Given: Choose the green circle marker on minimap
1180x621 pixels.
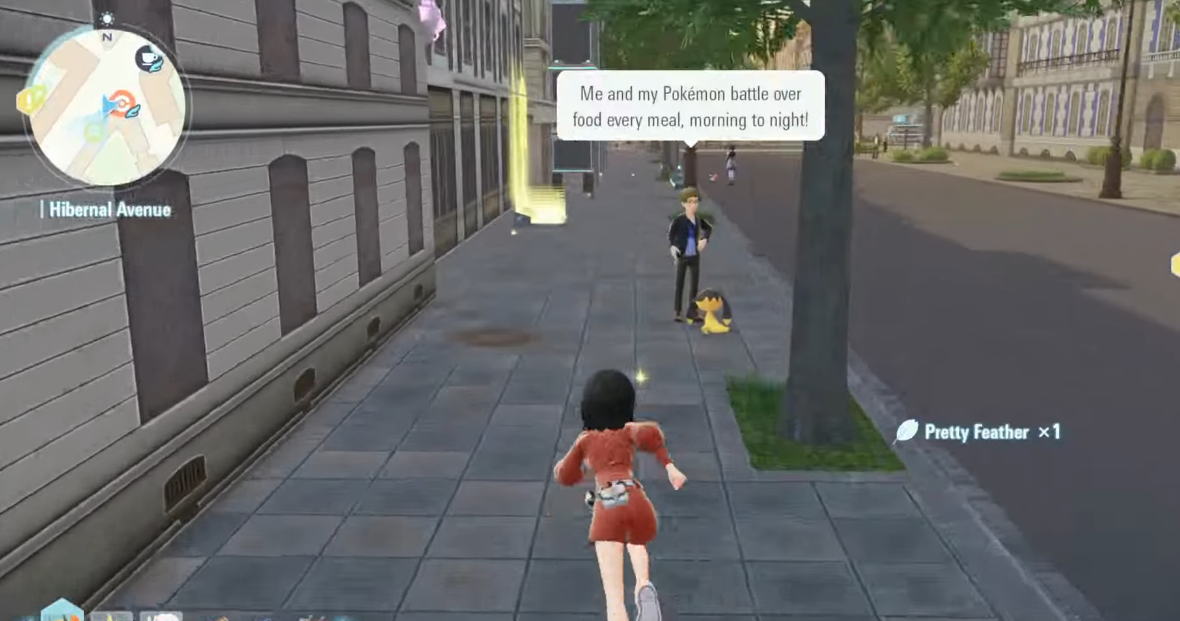Looking at the screenshot, I should (x=93, y=131).
